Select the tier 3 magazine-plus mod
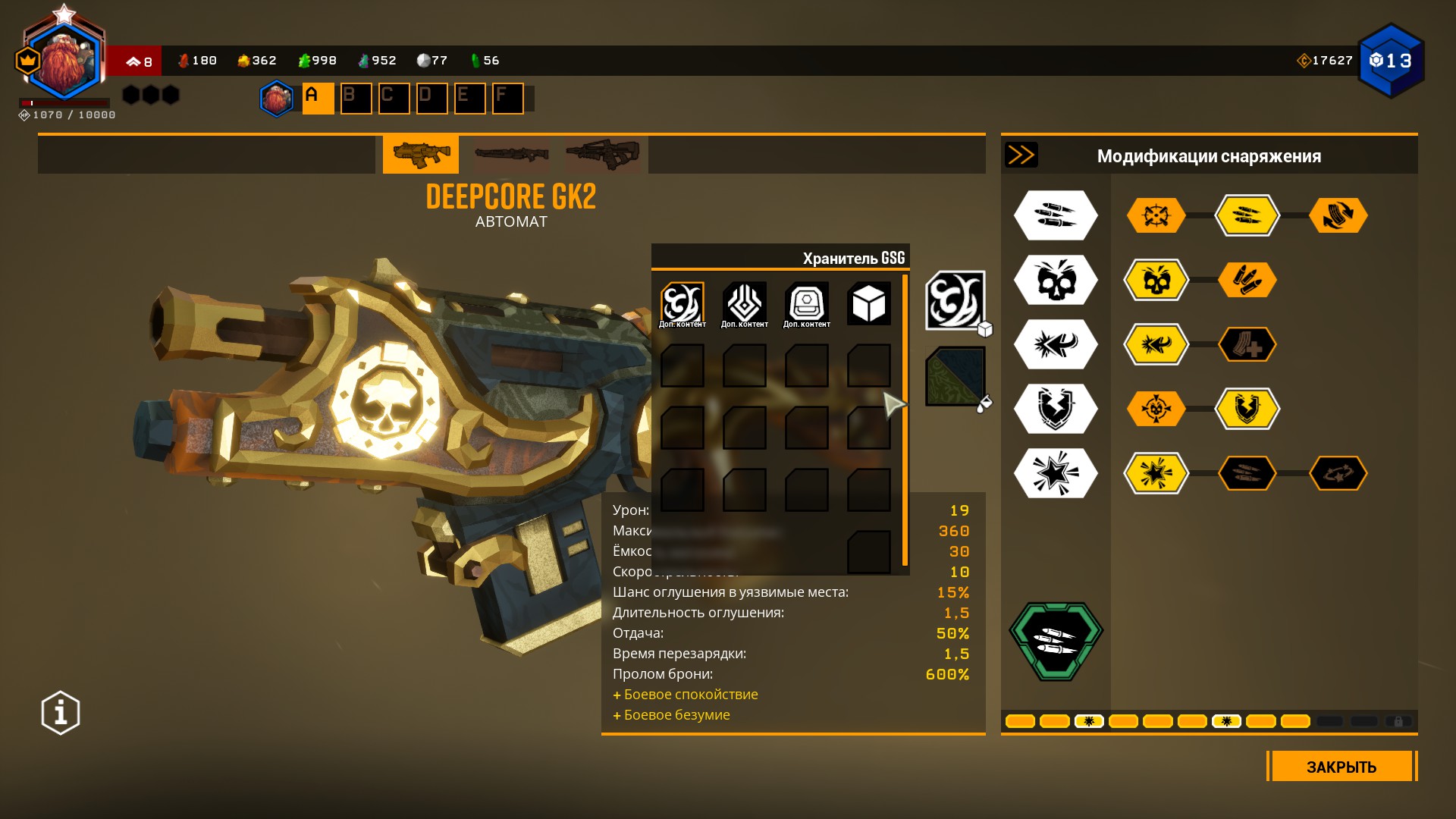1456x819 pixels. [x=1247, y=345]
